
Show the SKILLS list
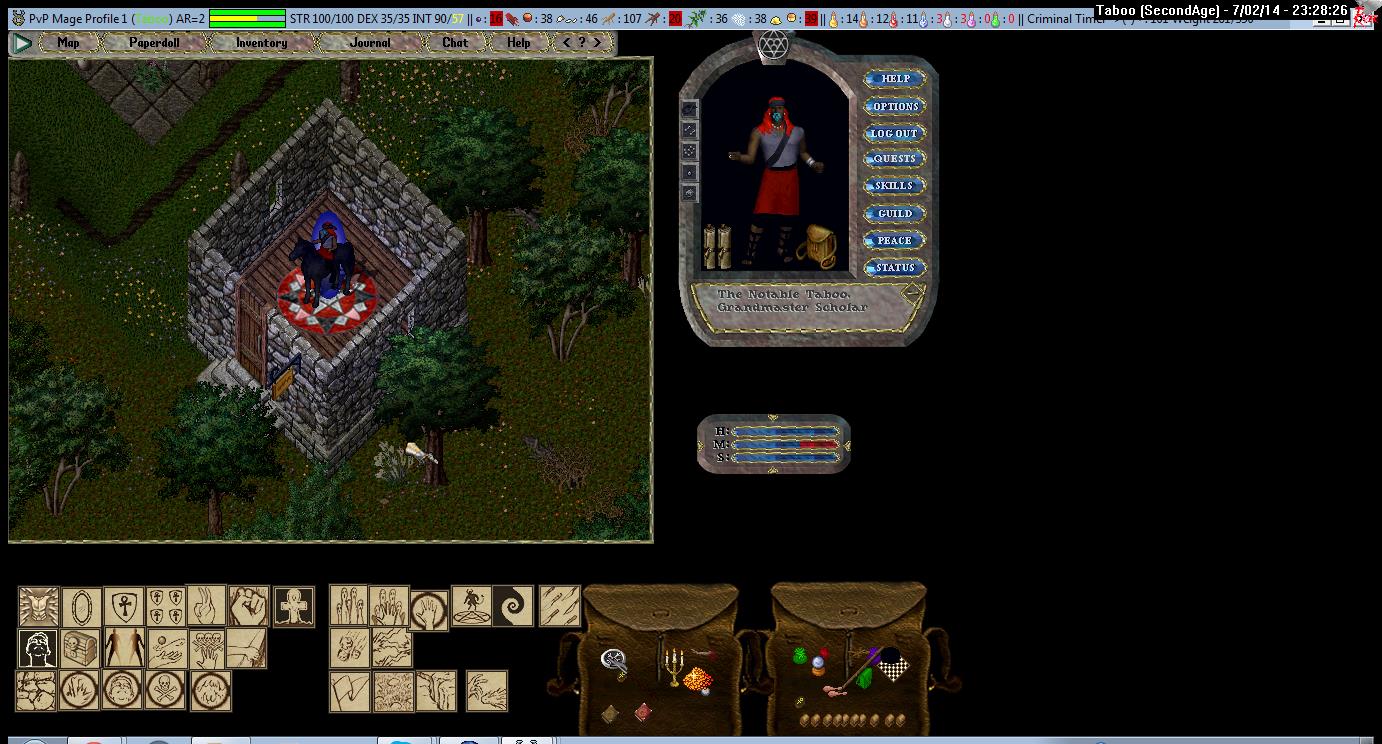[x=894, y=186]
